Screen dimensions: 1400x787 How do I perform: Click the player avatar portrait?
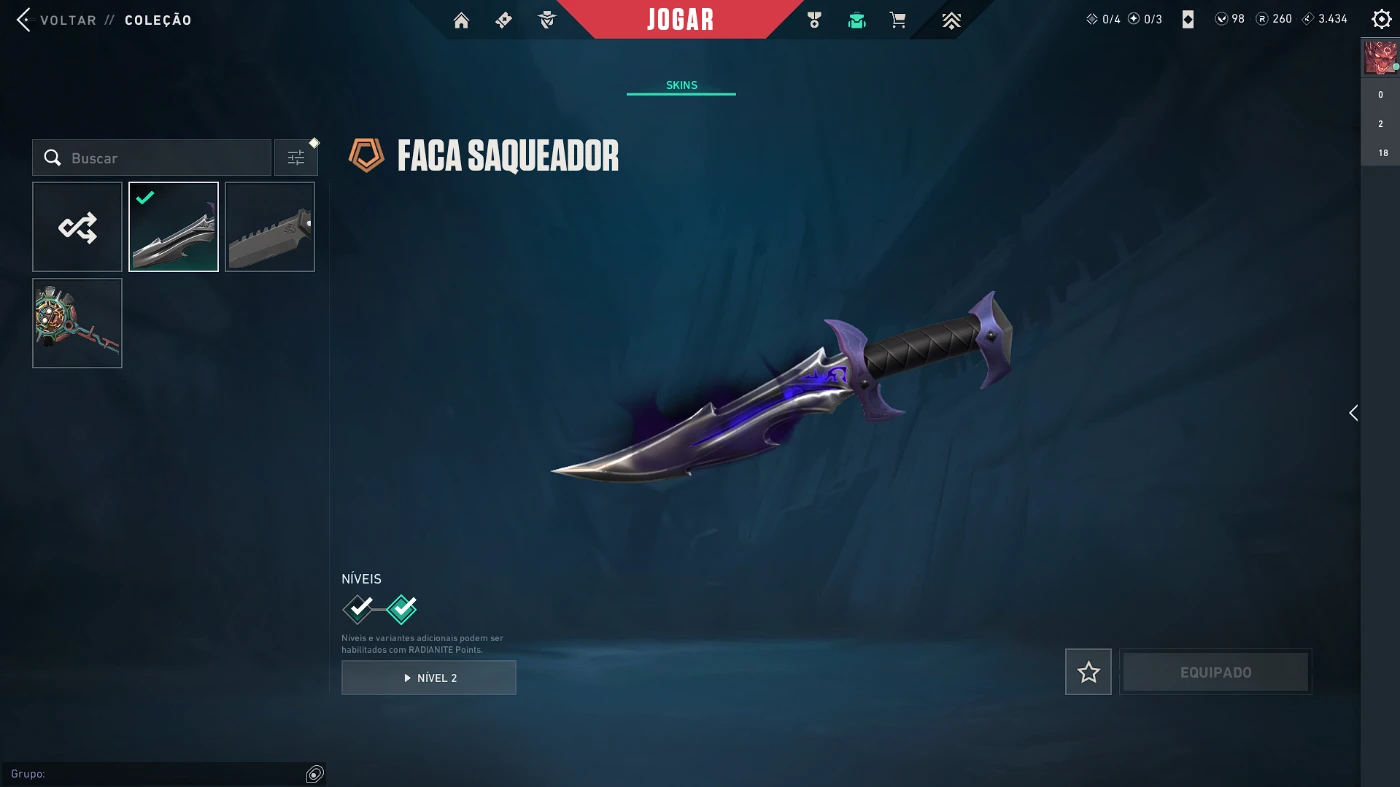point(1380,58)
